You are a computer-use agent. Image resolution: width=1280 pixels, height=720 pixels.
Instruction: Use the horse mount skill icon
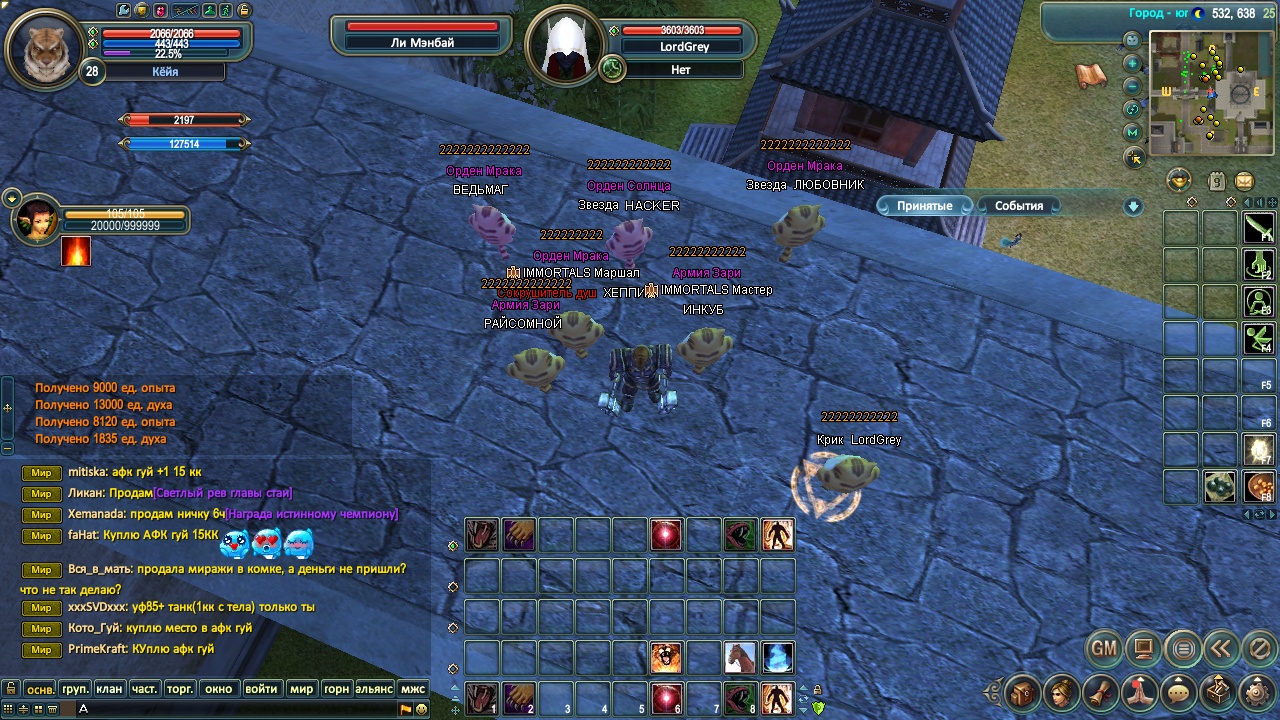click(x=740, y=657)
